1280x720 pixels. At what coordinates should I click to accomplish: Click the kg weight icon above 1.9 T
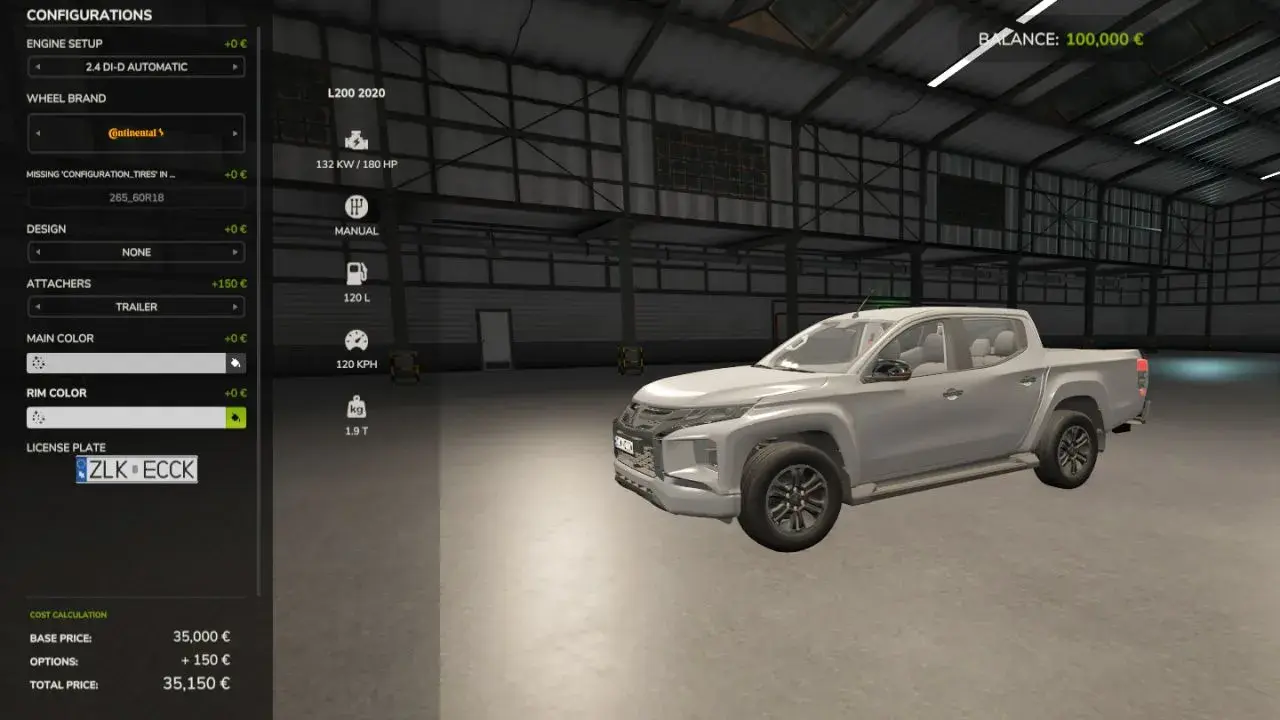(x=357, y=407)
